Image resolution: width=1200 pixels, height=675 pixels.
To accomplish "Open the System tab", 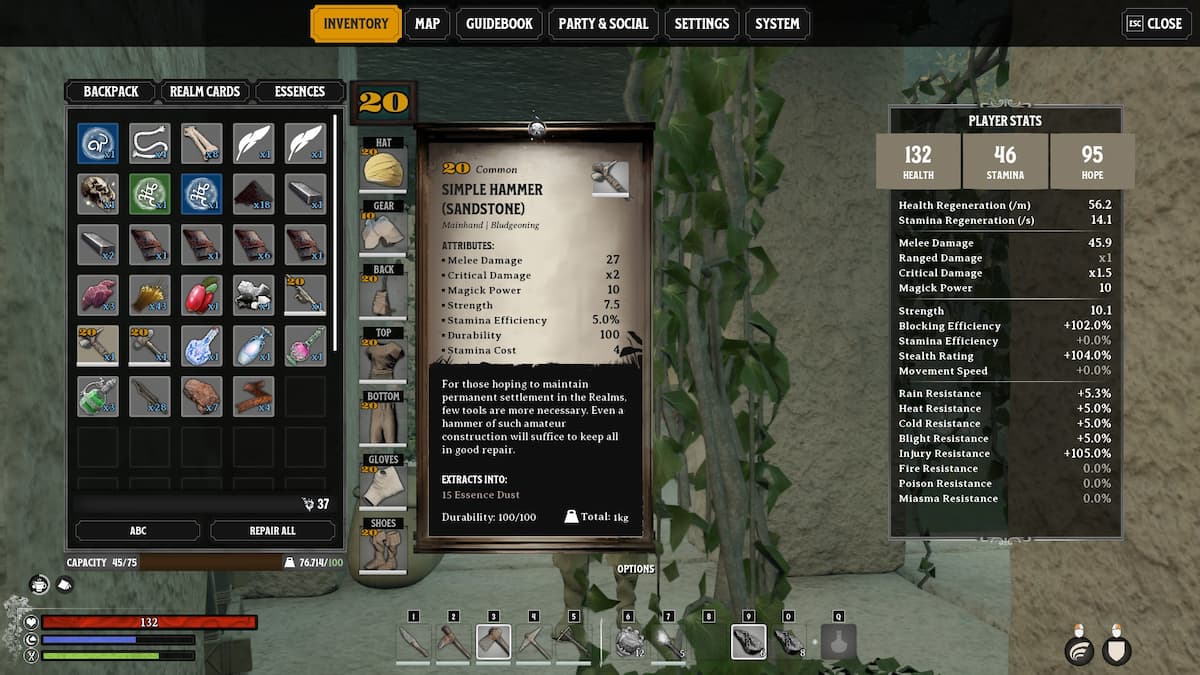I will point(777,24).
